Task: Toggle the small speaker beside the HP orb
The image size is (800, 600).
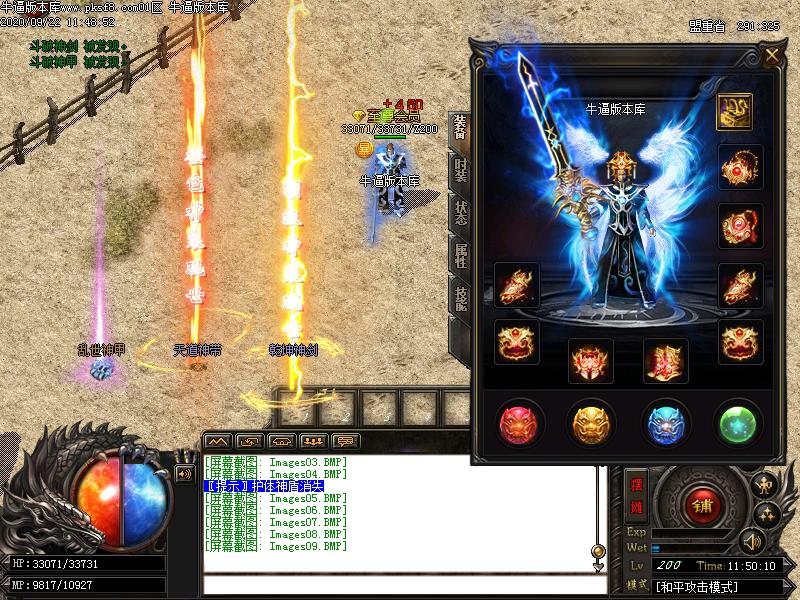Action: 184,474
